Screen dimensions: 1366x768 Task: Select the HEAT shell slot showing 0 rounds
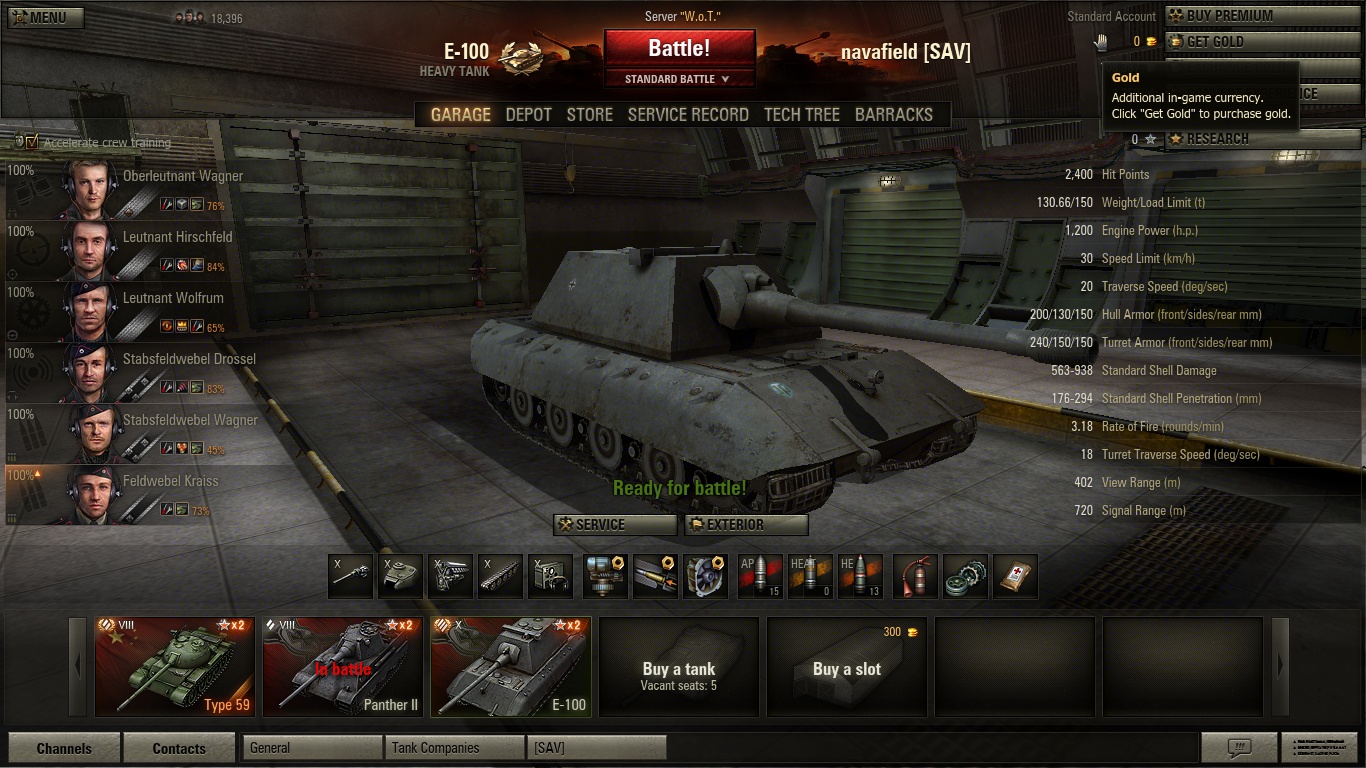pos(810,576)
